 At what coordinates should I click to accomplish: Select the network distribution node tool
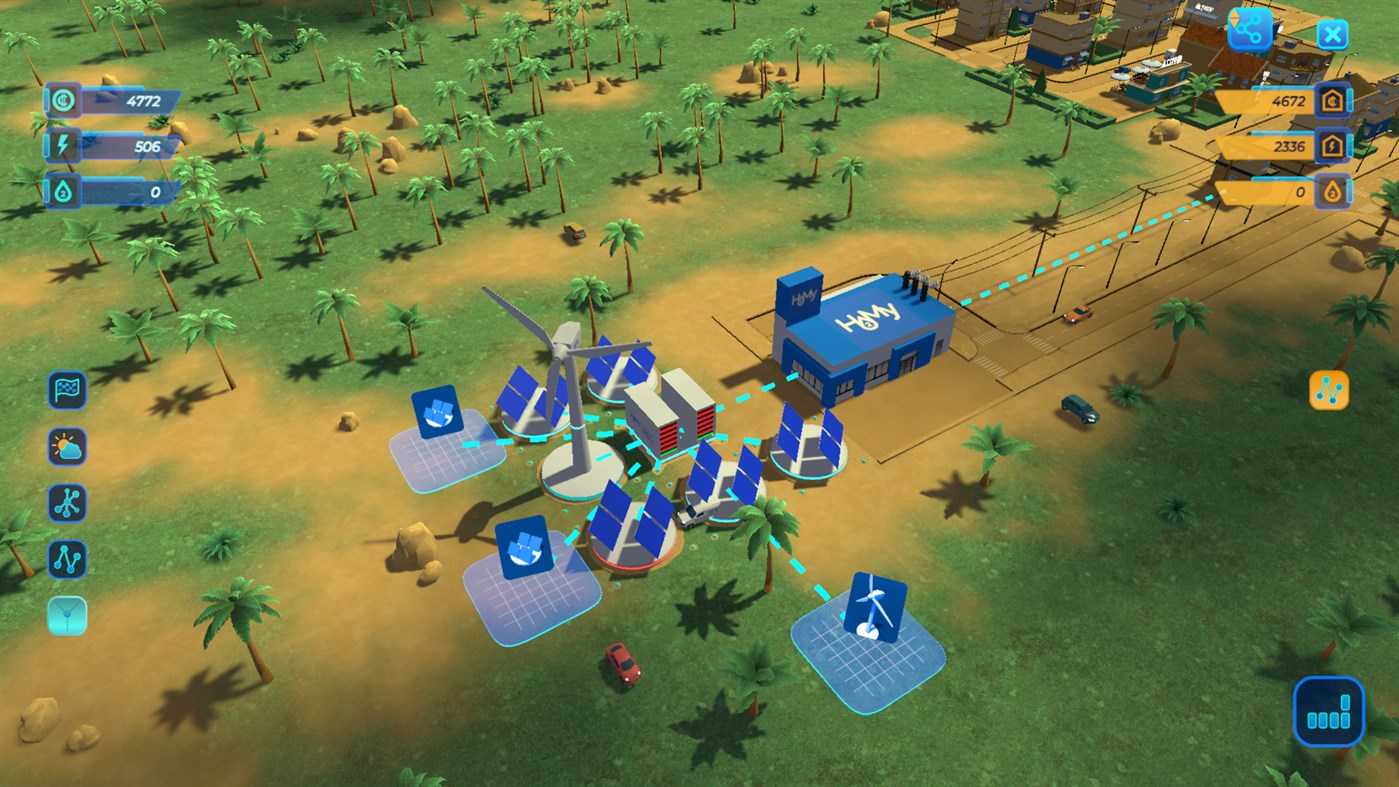(65, 503)
